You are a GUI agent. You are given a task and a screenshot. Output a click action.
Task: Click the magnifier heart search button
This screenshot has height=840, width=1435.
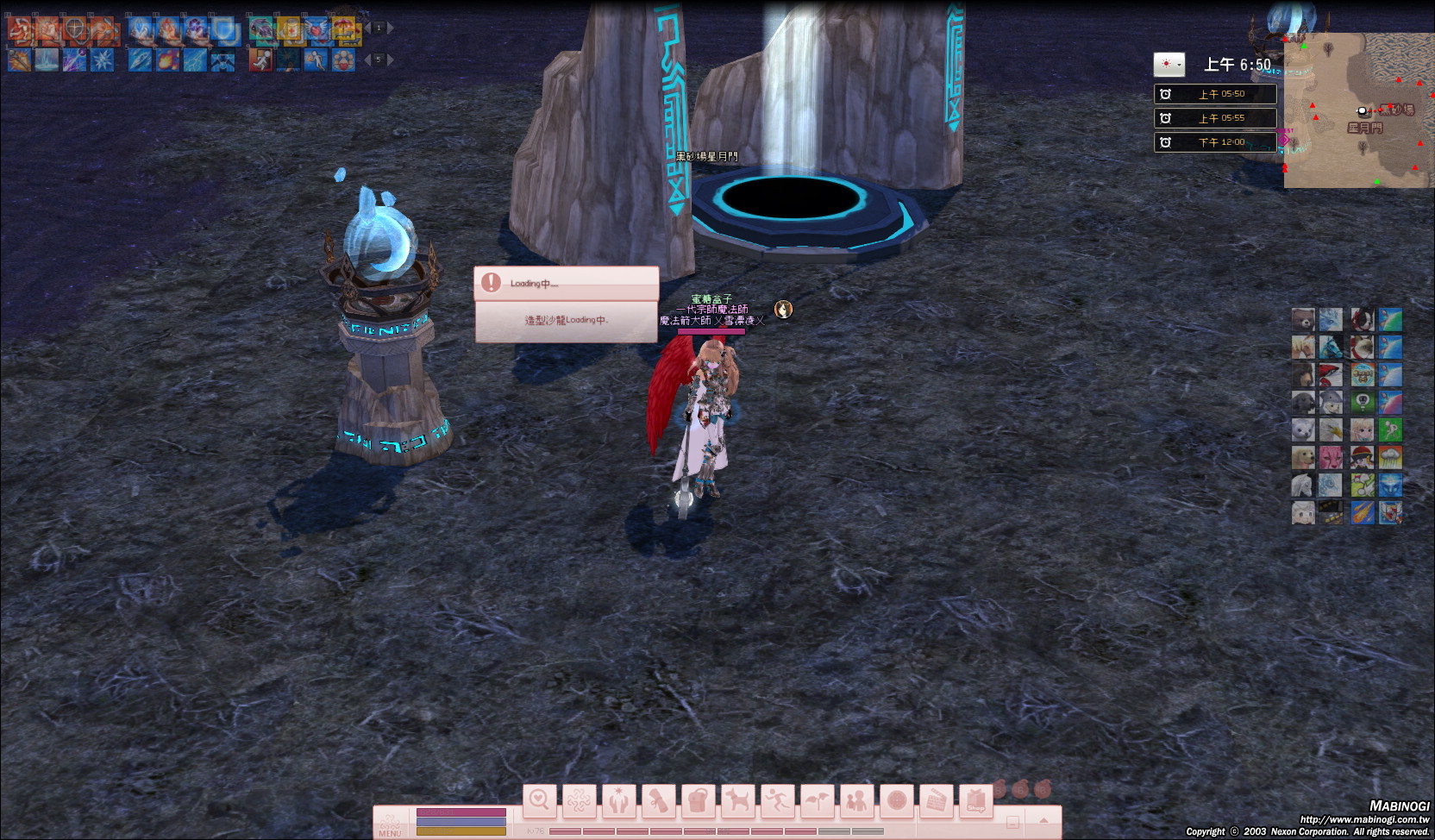pos(540,801)
